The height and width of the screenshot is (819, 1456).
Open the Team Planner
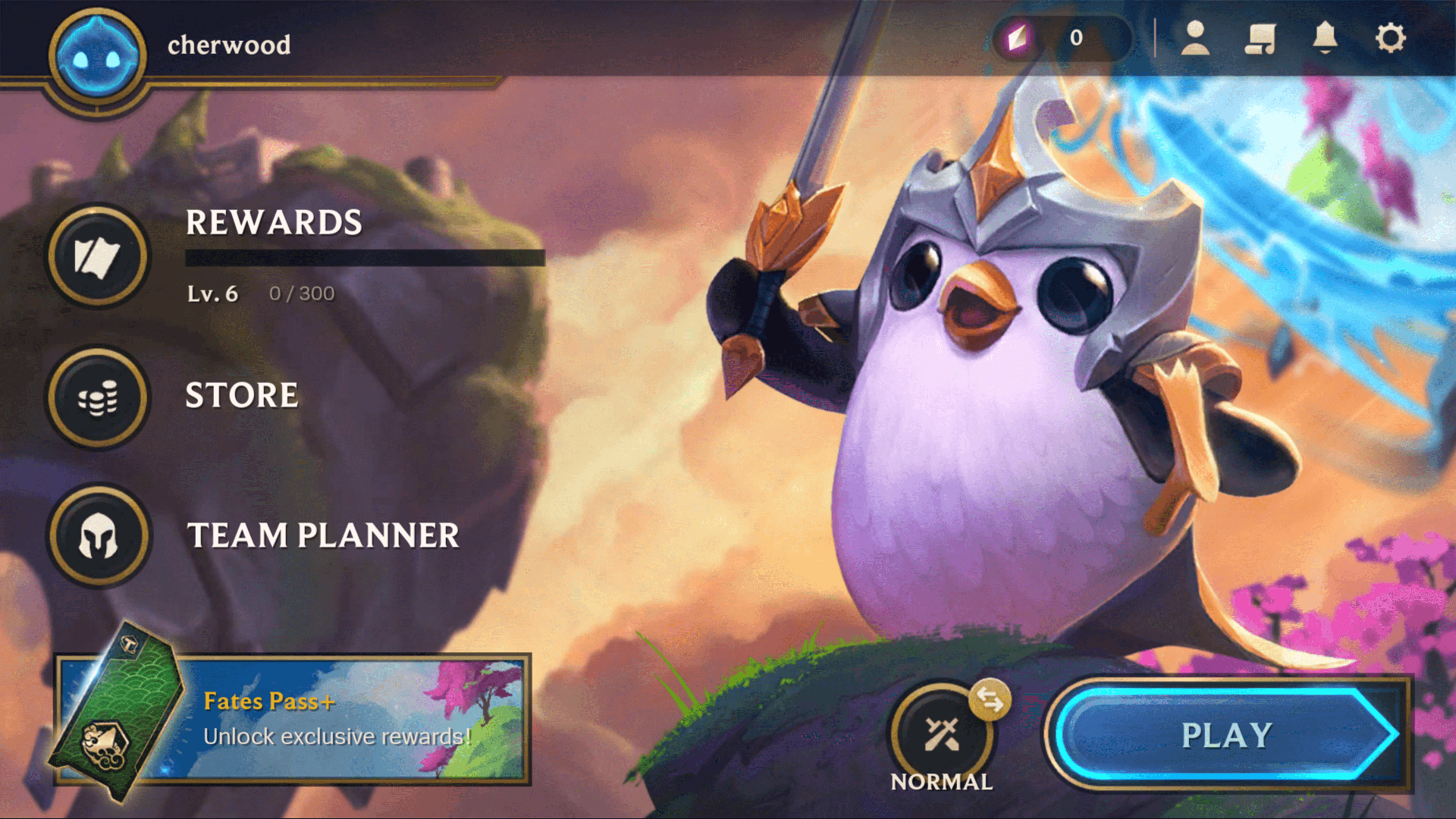pyautogui.click(x=99, y=535)
